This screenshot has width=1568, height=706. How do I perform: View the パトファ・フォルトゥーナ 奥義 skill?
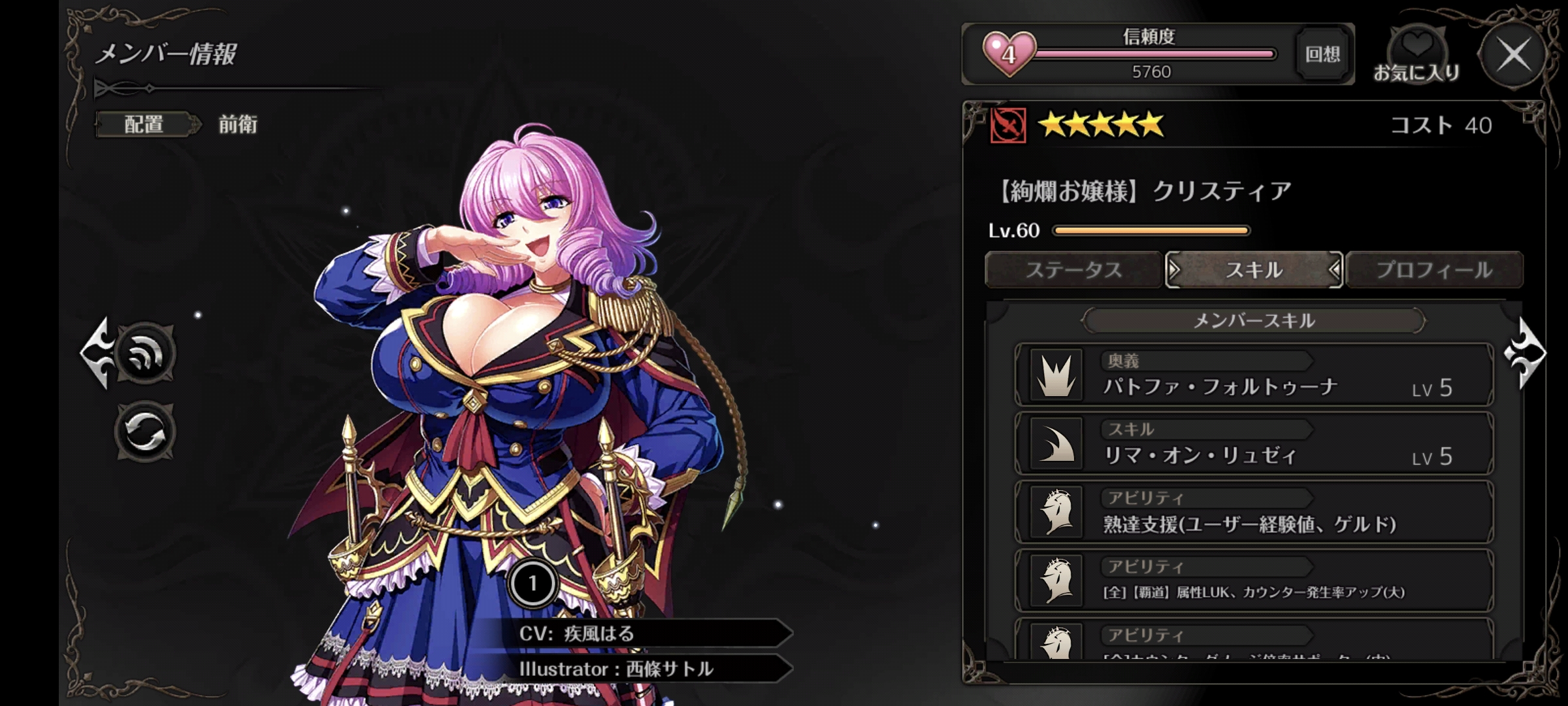(x=1254, y=375)
